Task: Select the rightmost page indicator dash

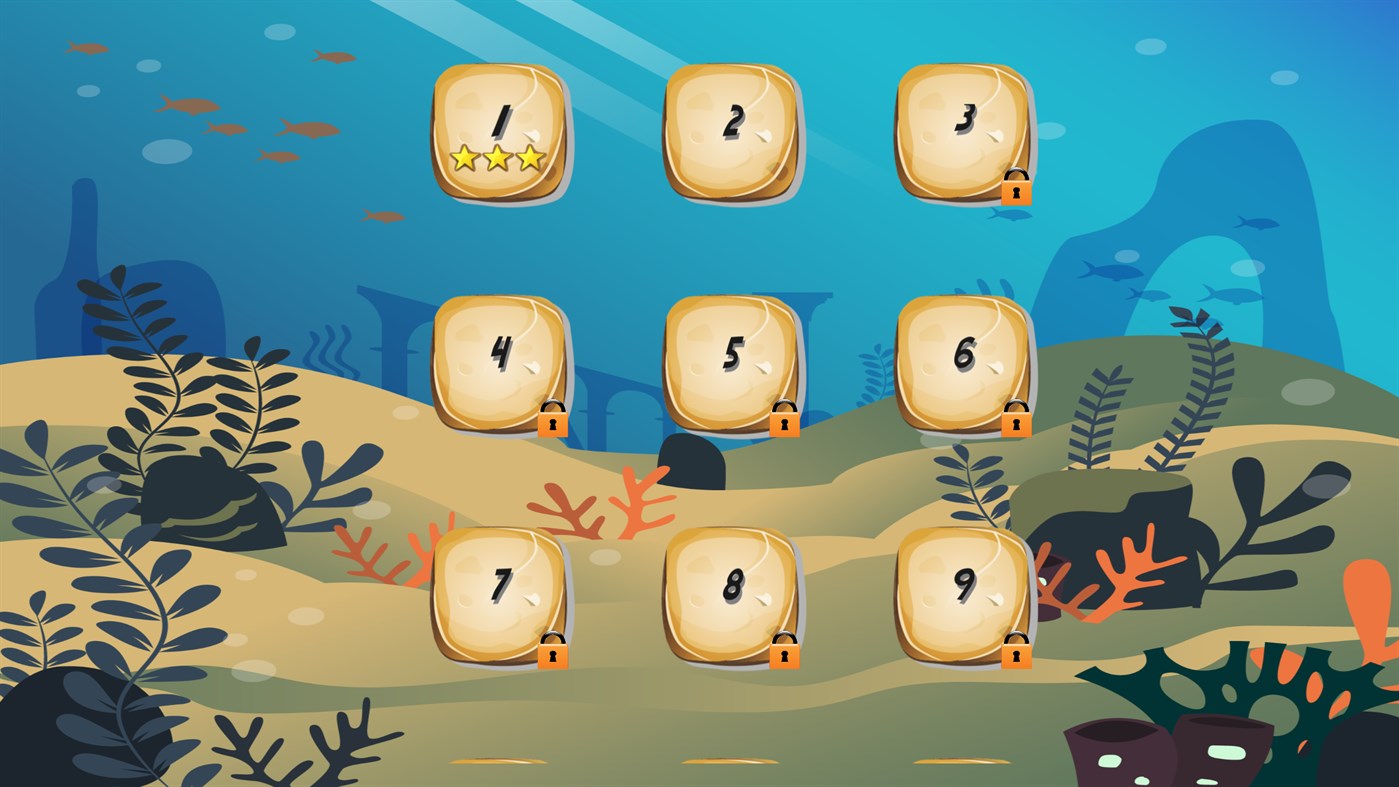Action: coord(958,761)
